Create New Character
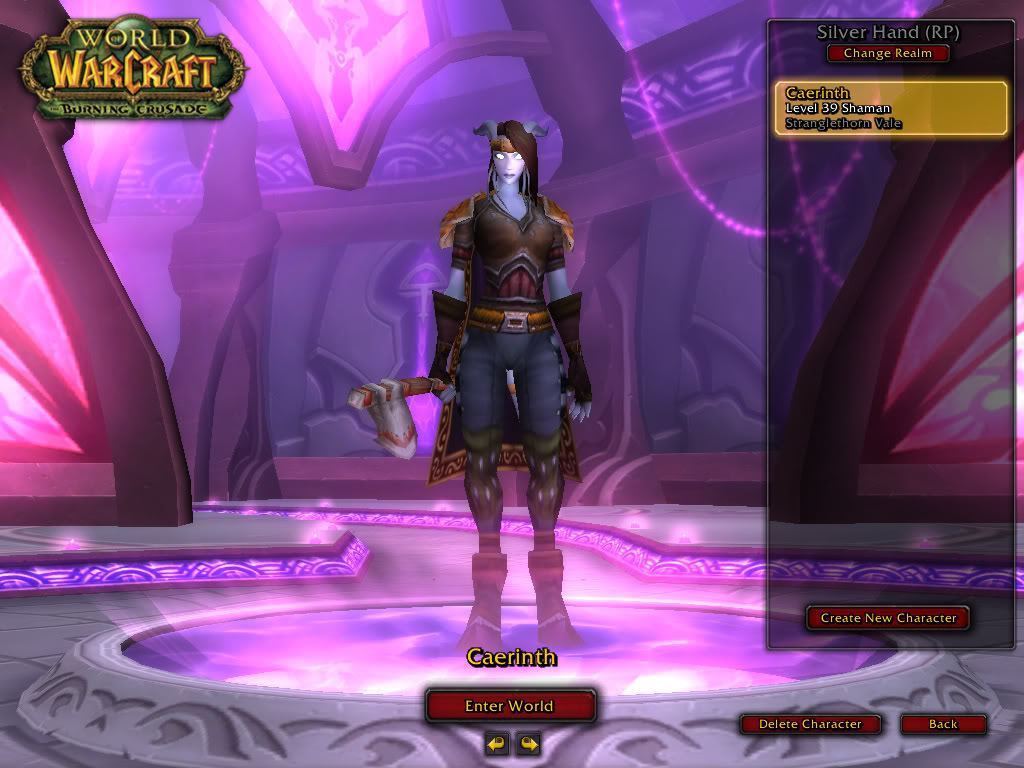This screenshot has width=1024, height=768. click(x=888, y=618)
